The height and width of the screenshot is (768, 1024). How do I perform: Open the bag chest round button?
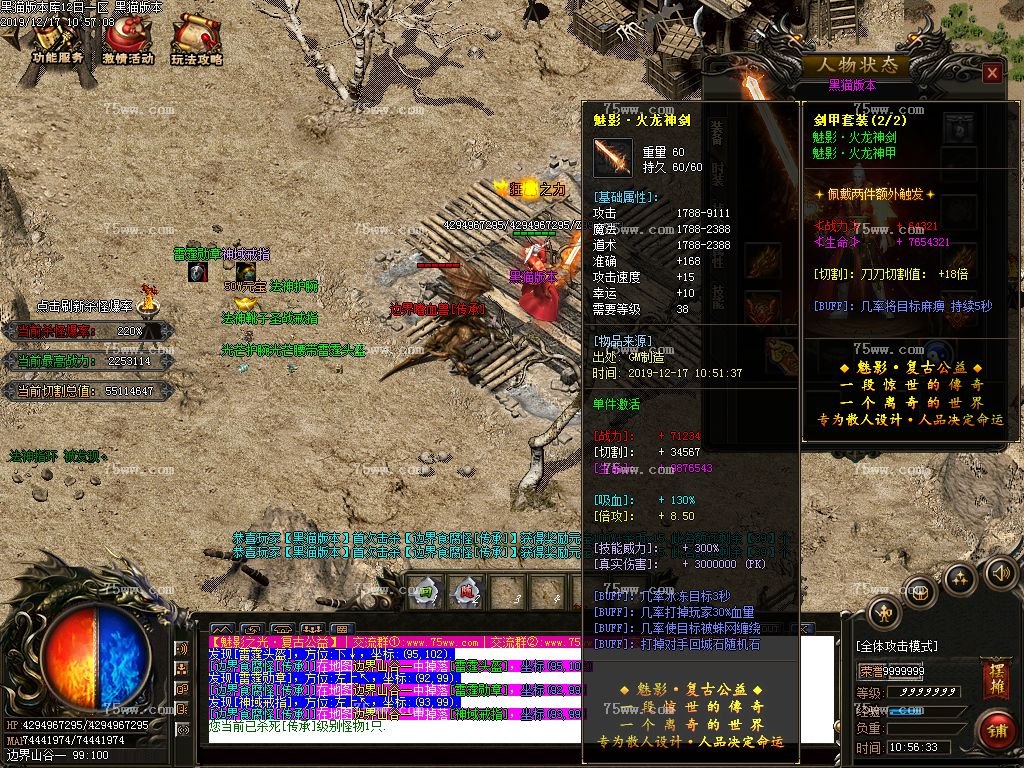[922, 592]
